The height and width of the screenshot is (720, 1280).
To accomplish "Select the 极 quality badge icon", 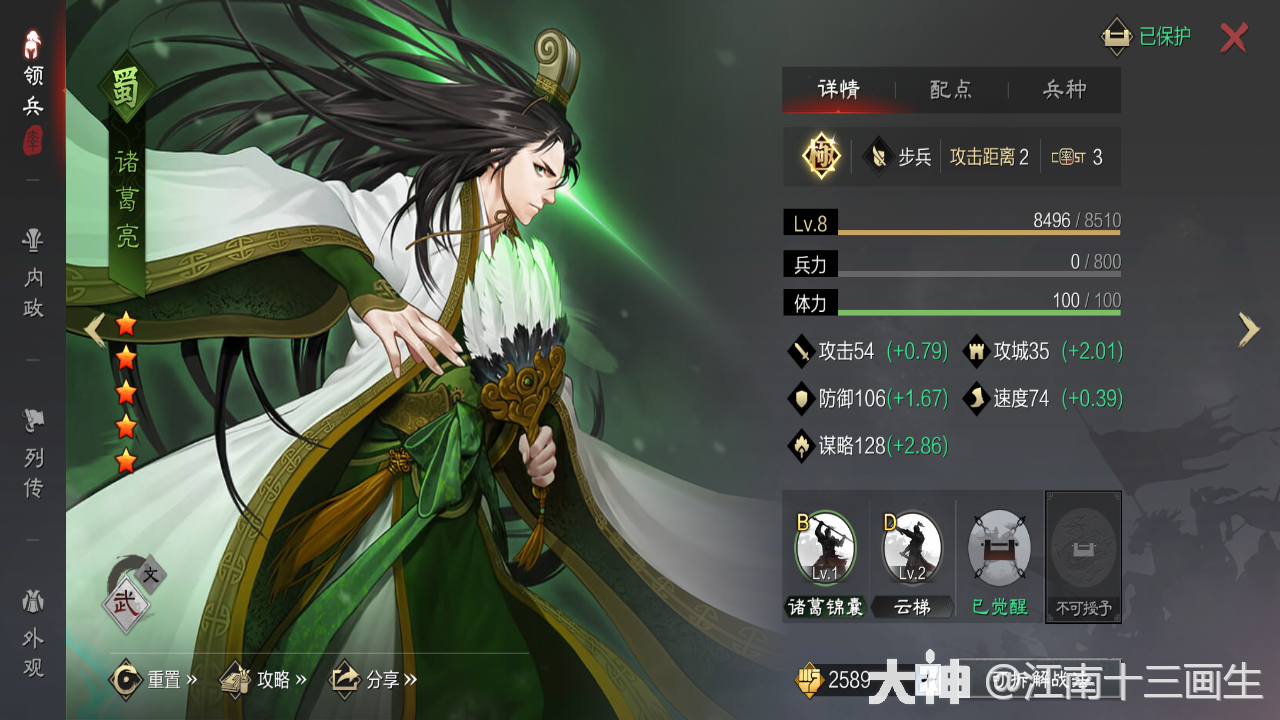I will (820, 157).
